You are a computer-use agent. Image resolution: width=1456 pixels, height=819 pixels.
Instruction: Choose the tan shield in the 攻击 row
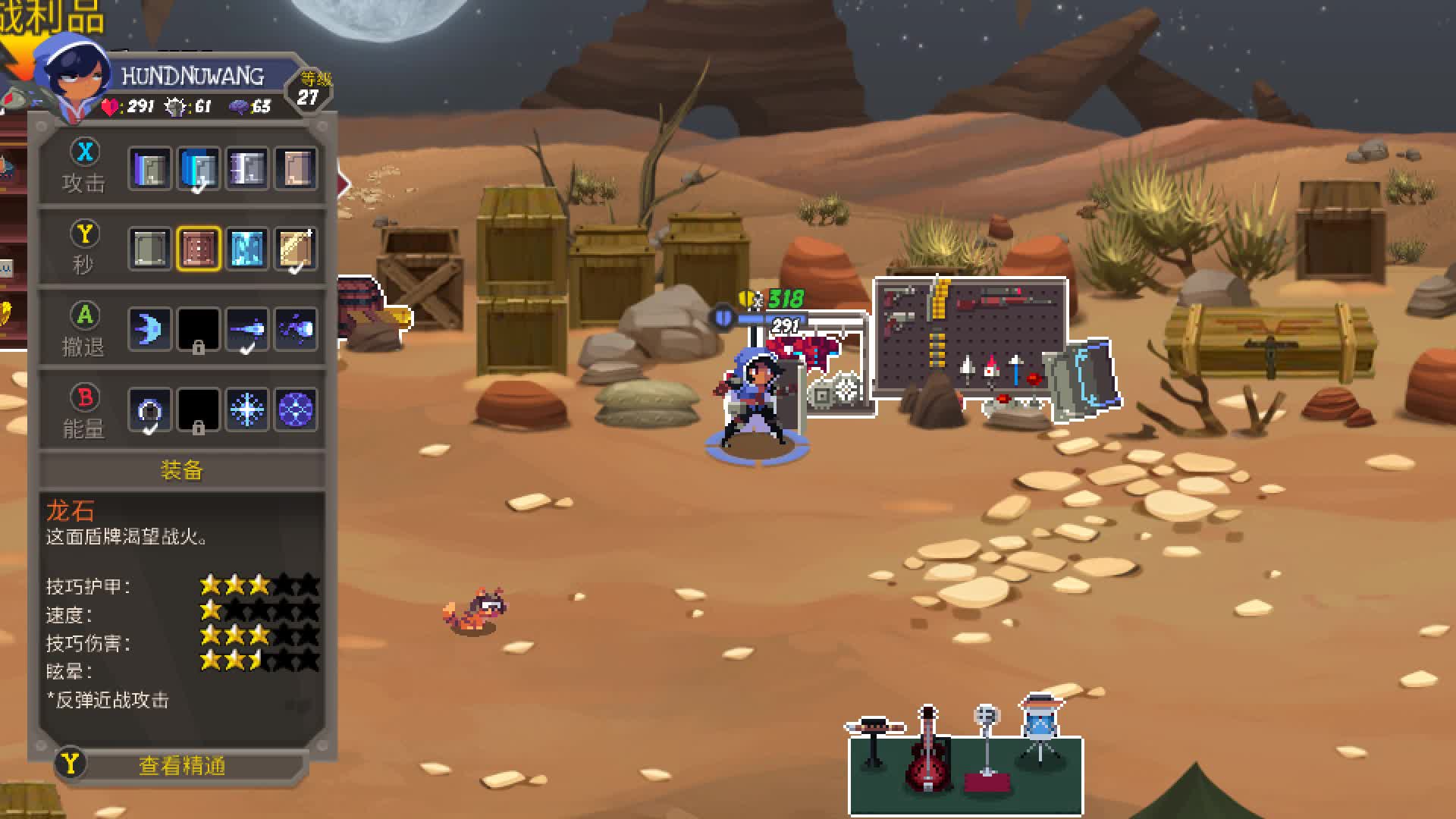tap(296, 168)
